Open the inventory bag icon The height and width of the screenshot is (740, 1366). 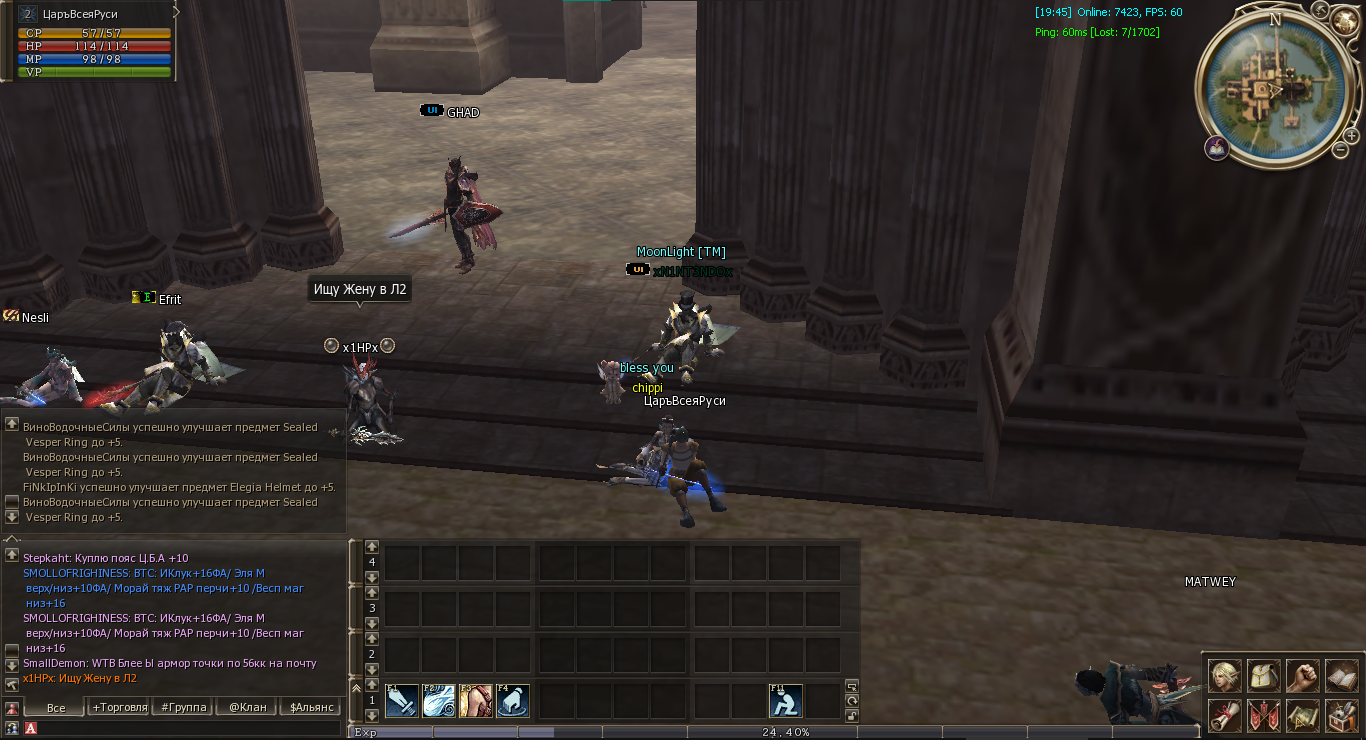tap(1264, 676)
